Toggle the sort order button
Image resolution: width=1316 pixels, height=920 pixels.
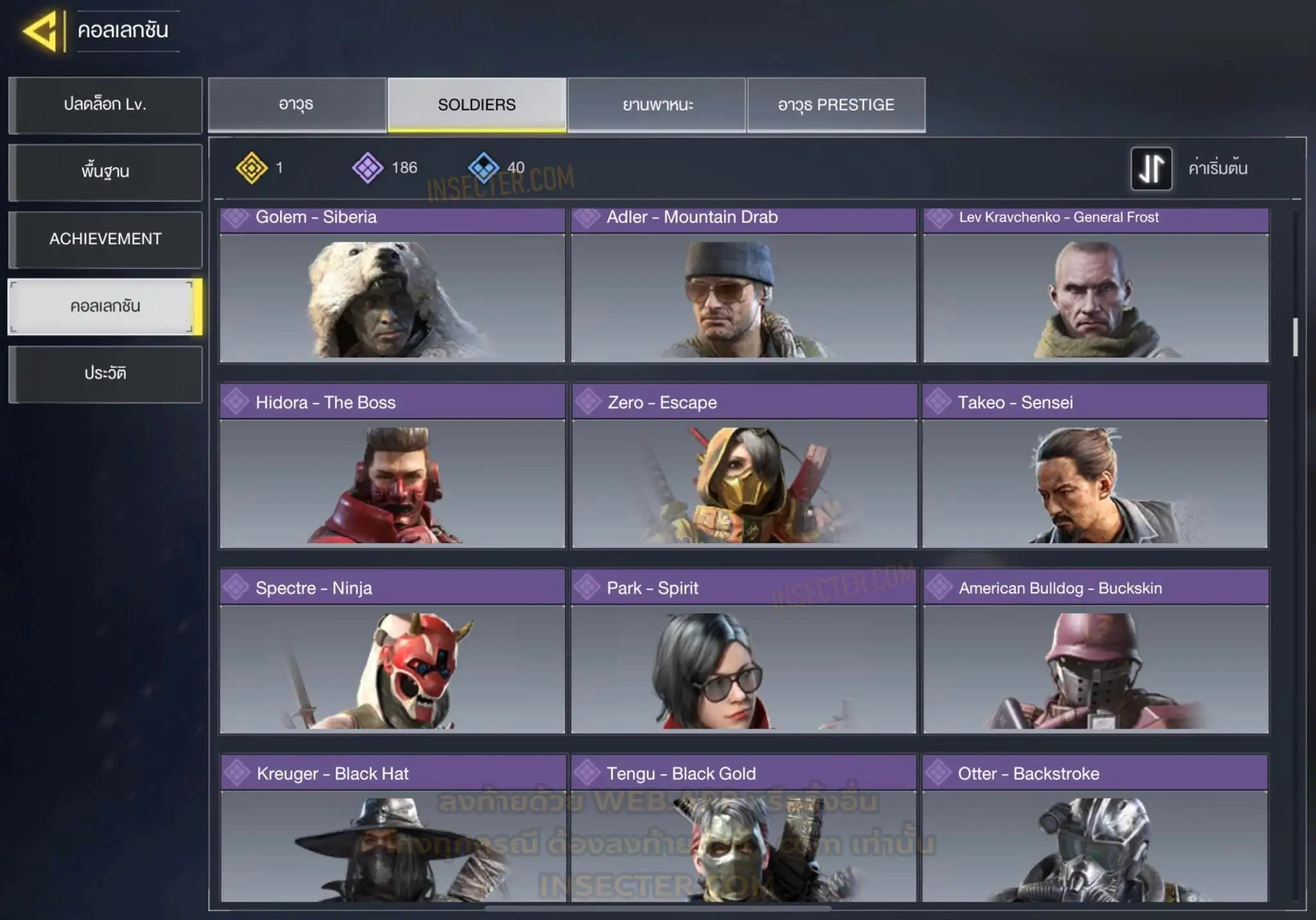click(1151, 168)
